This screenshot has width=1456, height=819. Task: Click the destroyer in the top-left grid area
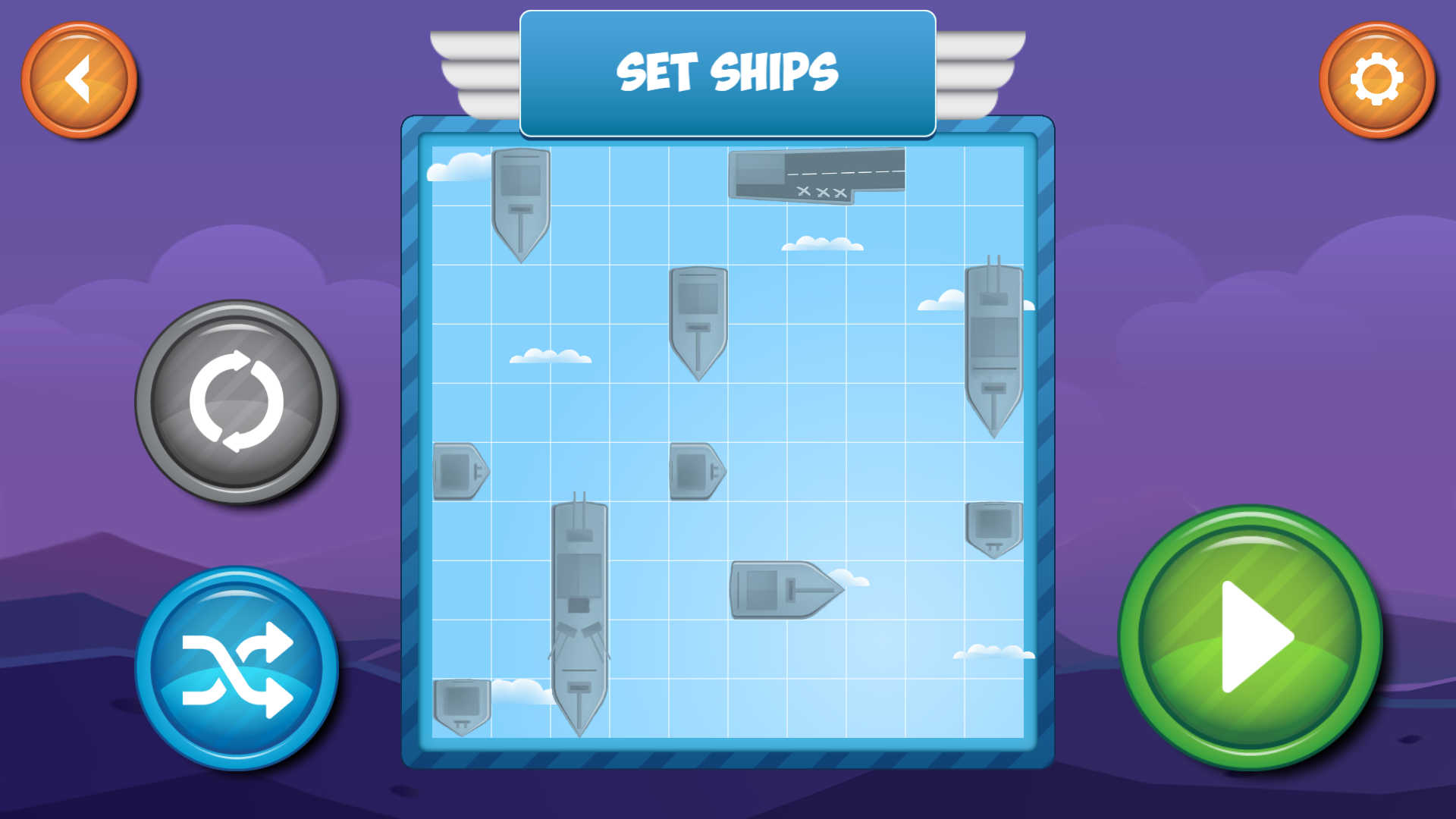click(x=519, y=205)
